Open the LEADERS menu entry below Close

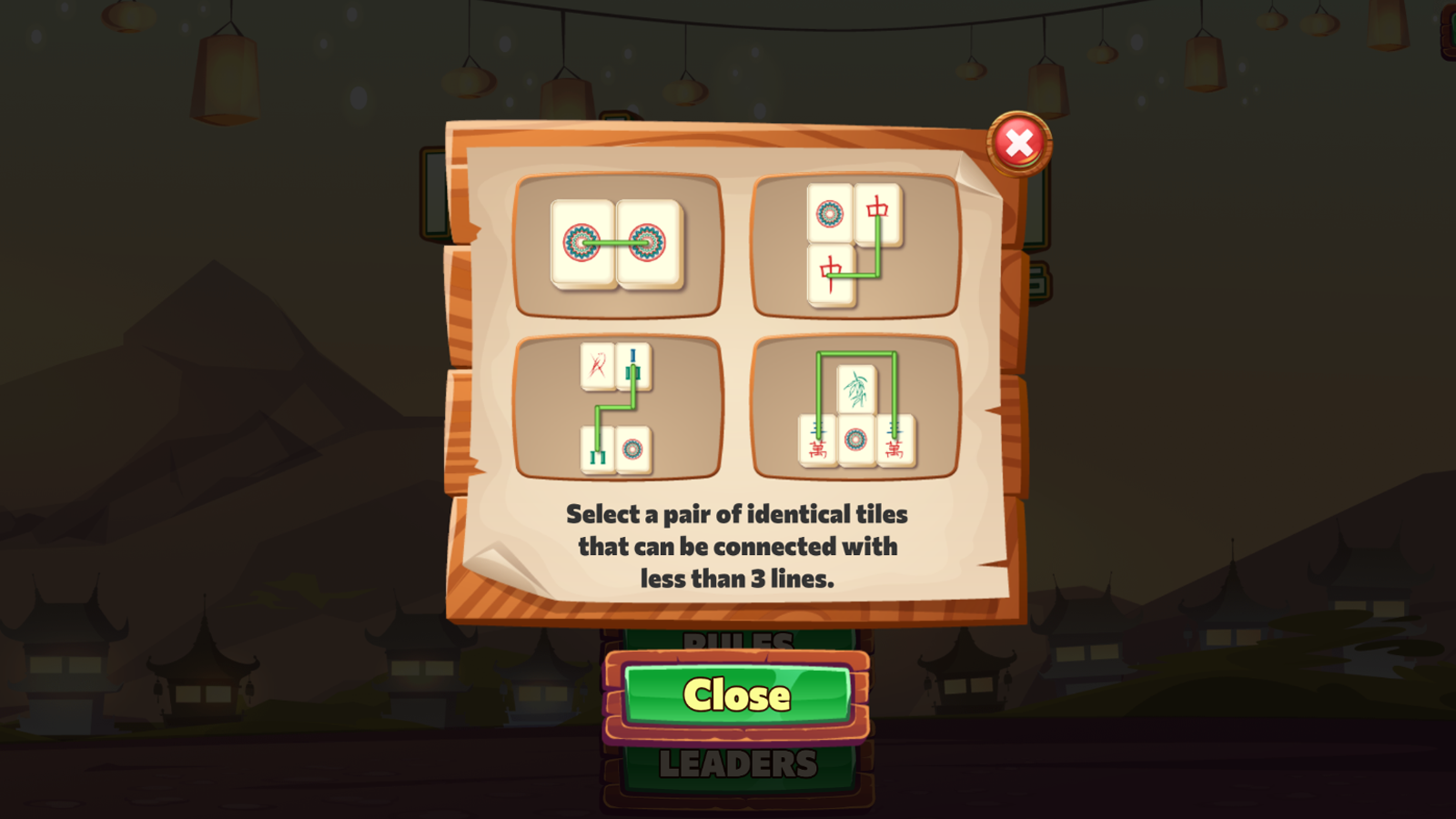737,764
